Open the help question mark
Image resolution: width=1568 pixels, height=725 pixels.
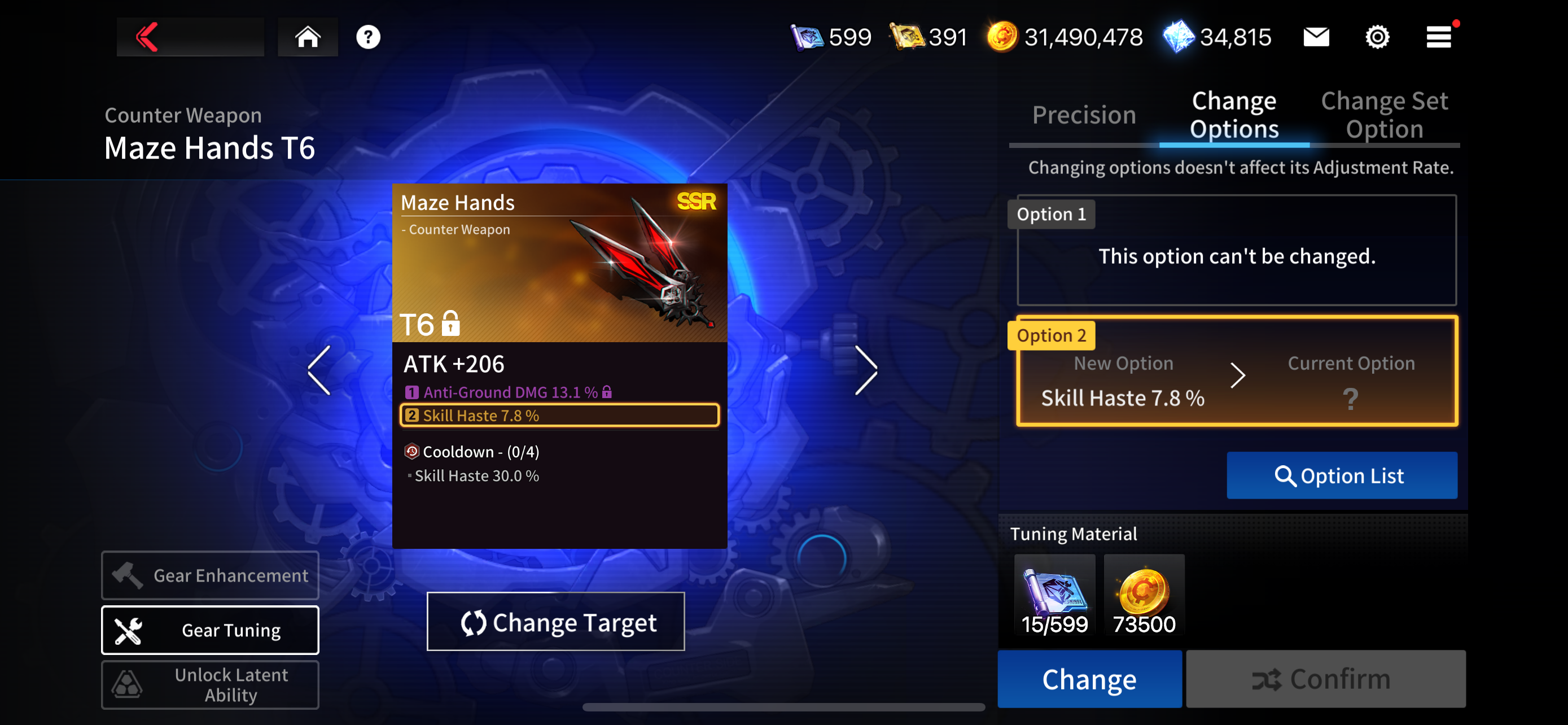tap(367, 37)
